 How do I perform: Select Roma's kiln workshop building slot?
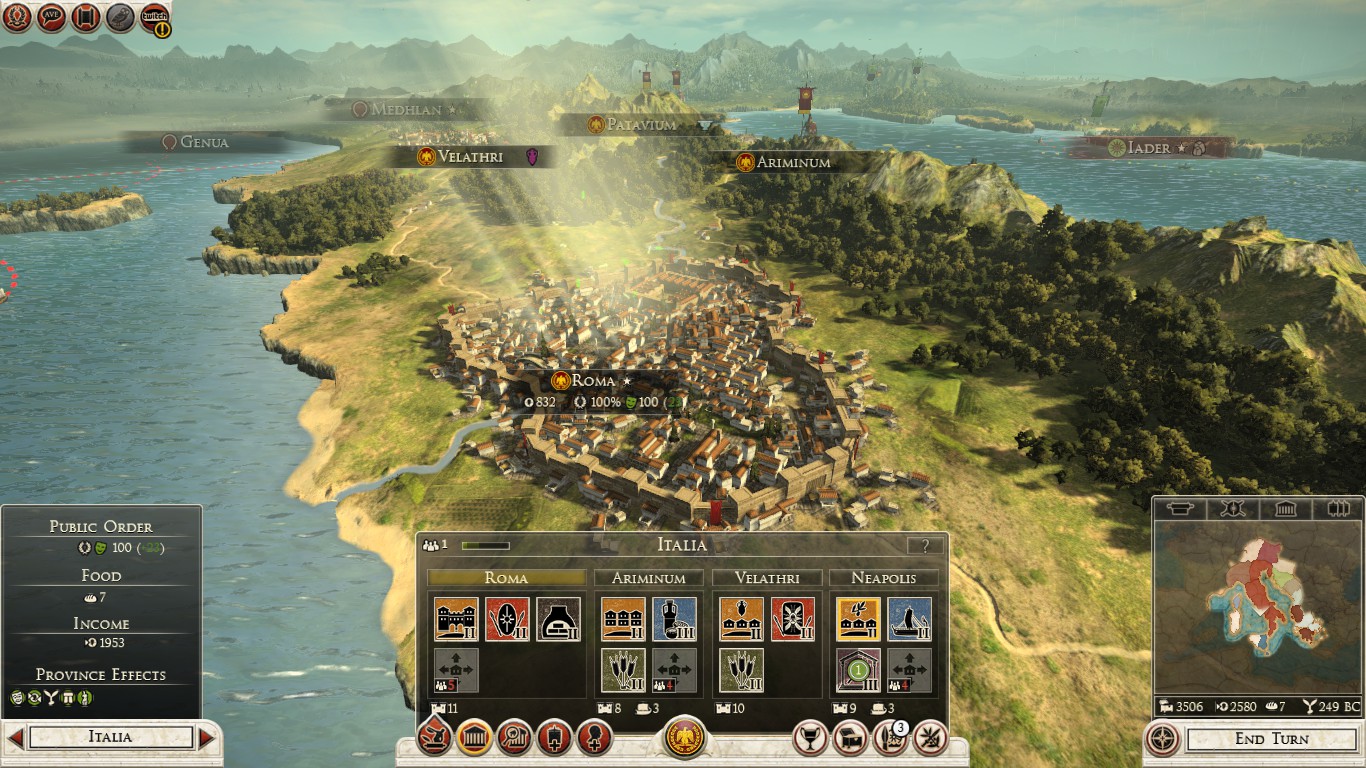pyautogui.click(x=558, y=619)
